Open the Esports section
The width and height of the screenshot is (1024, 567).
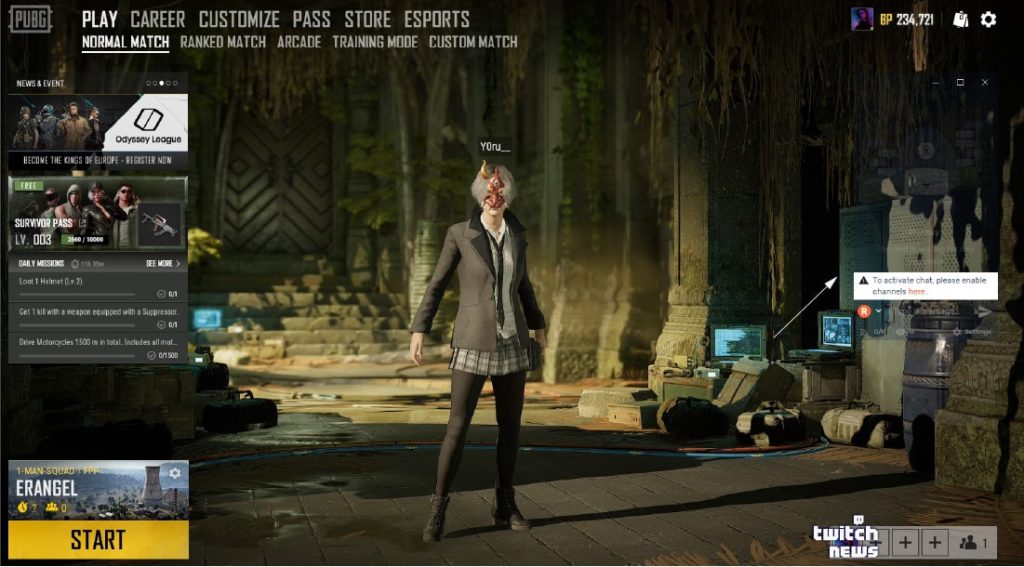437,19
